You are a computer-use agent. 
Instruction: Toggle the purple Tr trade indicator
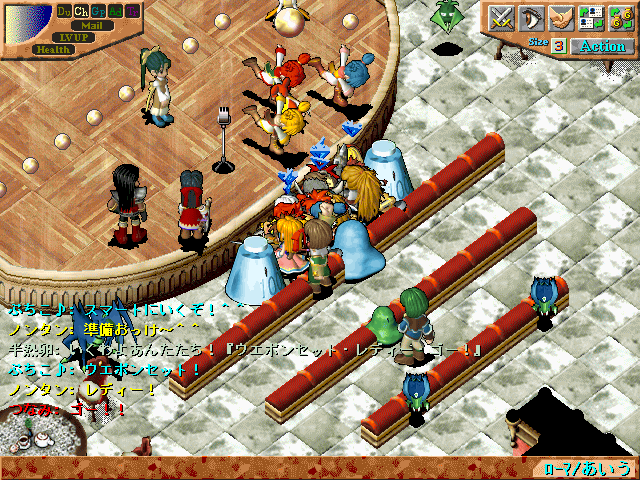(x=132, y=11)
